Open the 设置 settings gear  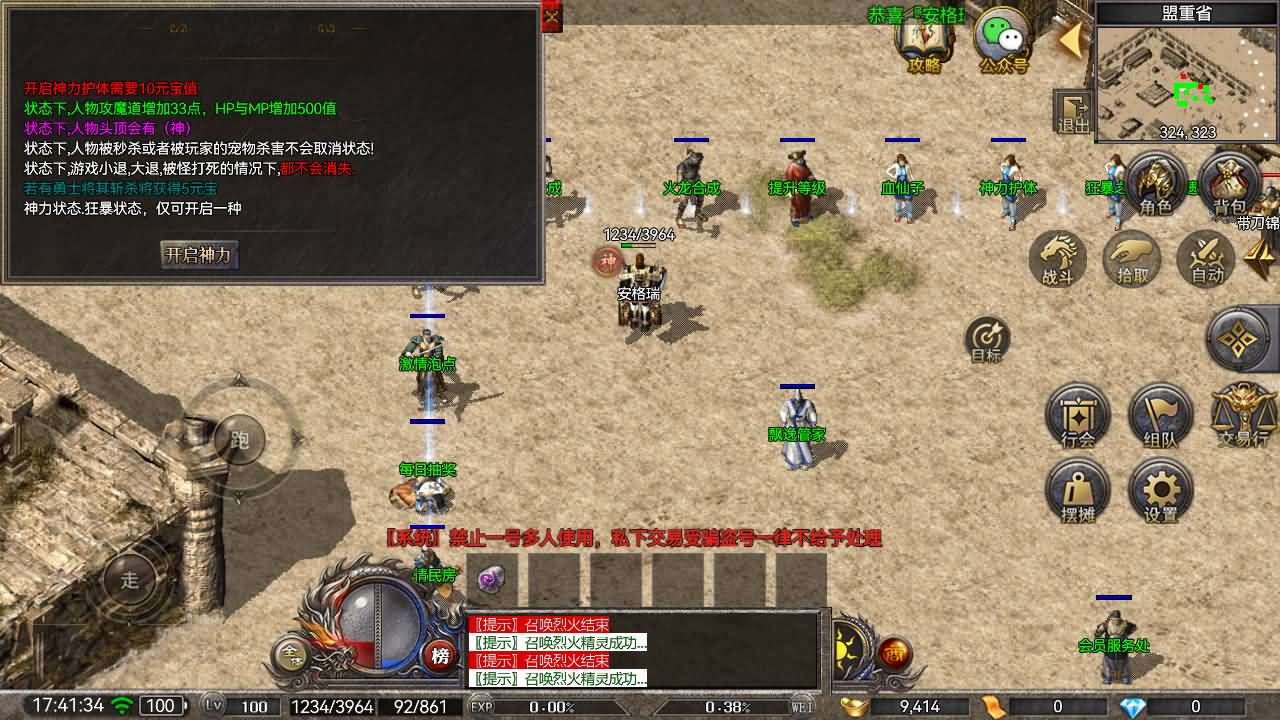(1160, 492)
